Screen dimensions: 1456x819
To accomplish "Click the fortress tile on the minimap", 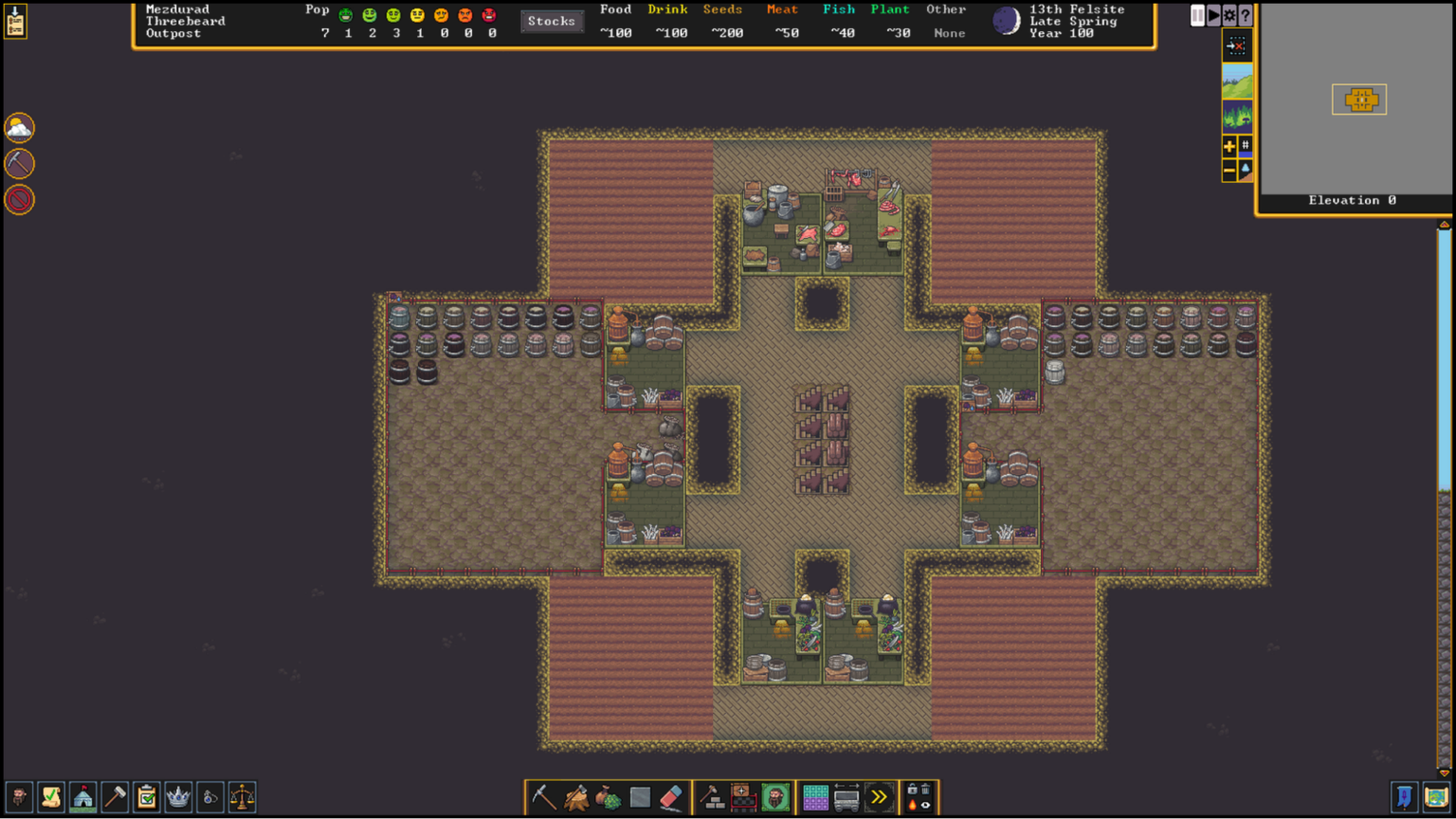I will click(x=1362, y=99).
